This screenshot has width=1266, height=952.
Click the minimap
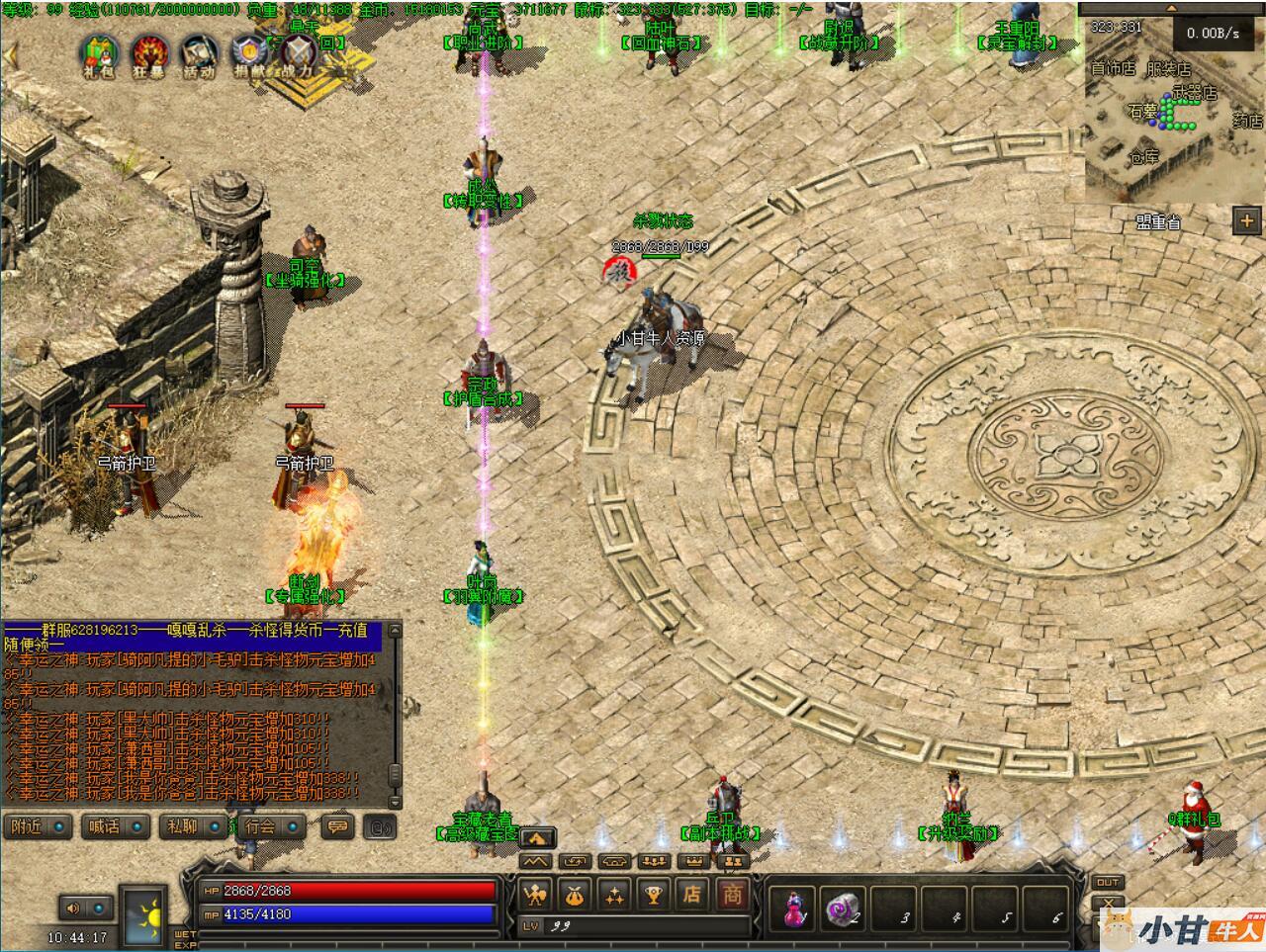pyautogui.click(x=1173, y=119)
